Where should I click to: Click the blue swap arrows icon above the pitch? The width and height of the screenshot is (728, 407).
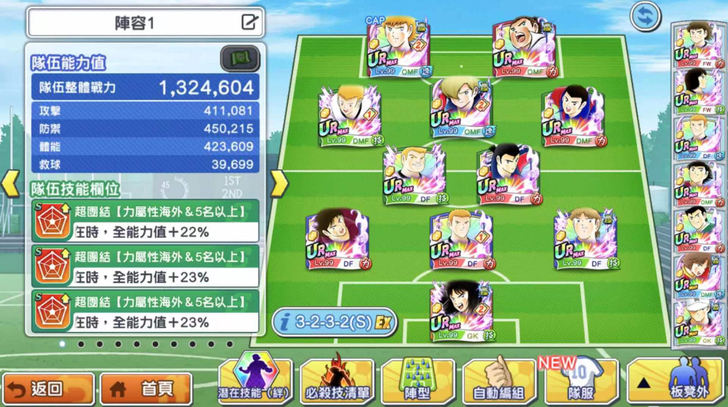[x=646, y=16]
